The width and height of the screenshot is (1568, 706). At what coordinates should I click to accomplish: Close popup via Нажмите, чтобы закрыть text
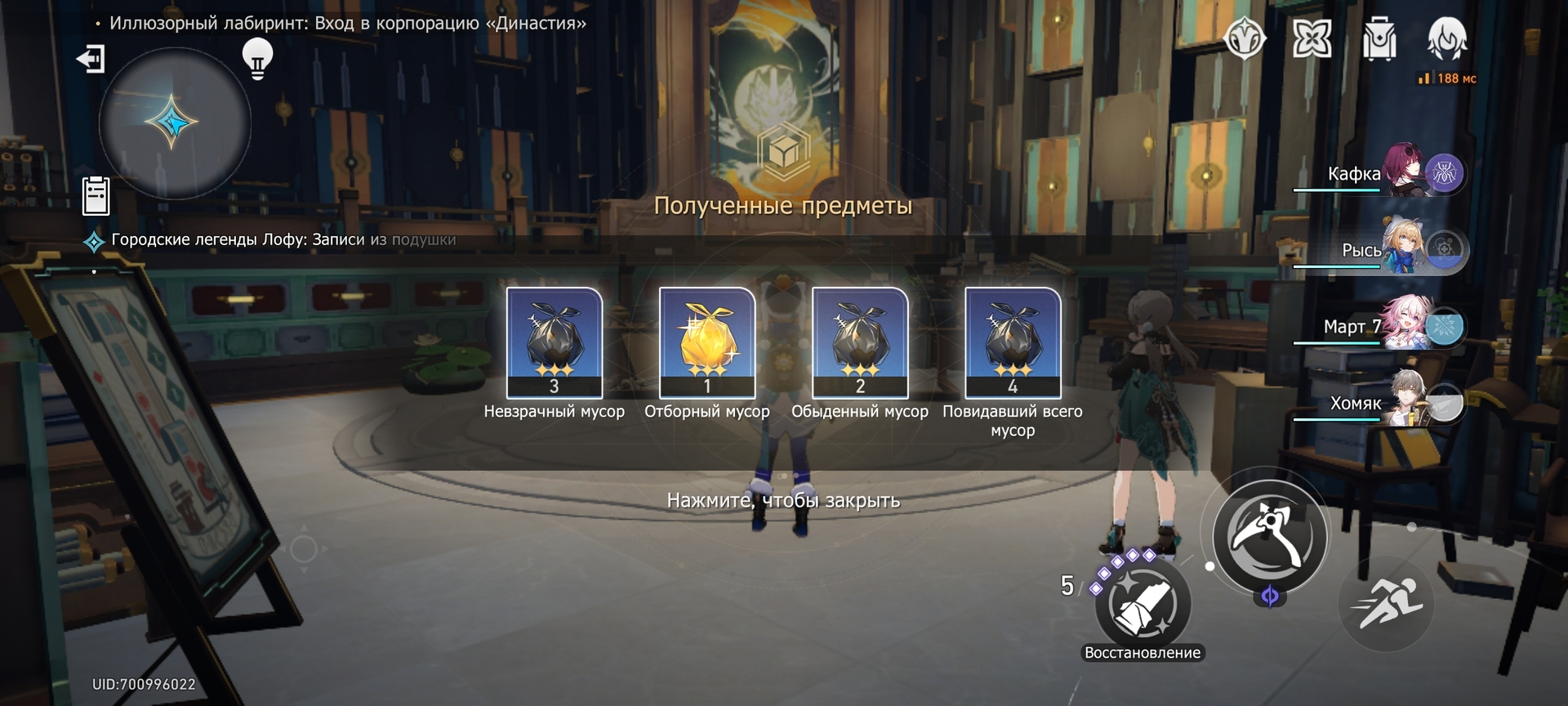(783, 500)
